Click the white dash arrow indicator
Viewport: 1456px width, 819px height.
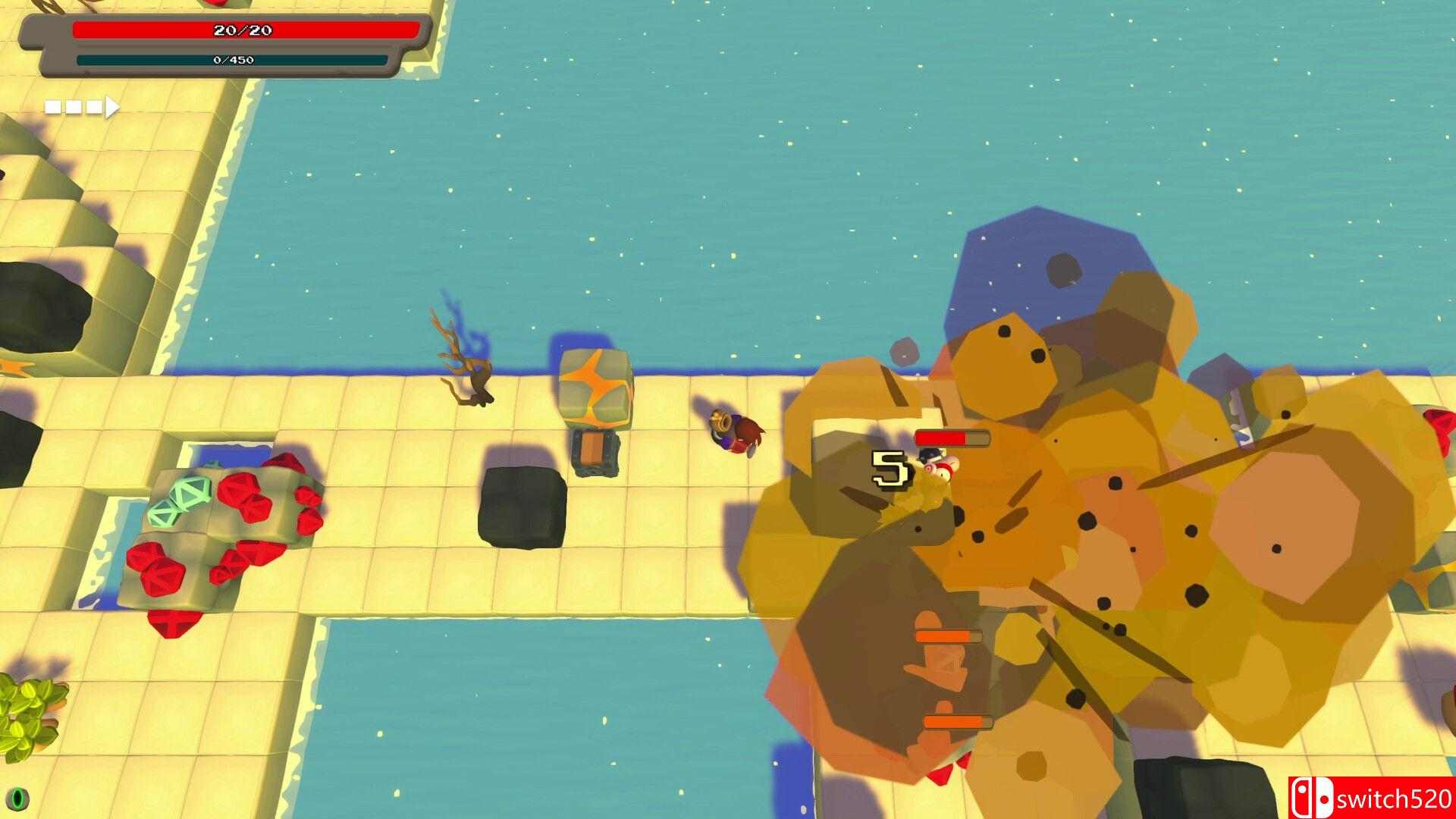coord(82,107)
